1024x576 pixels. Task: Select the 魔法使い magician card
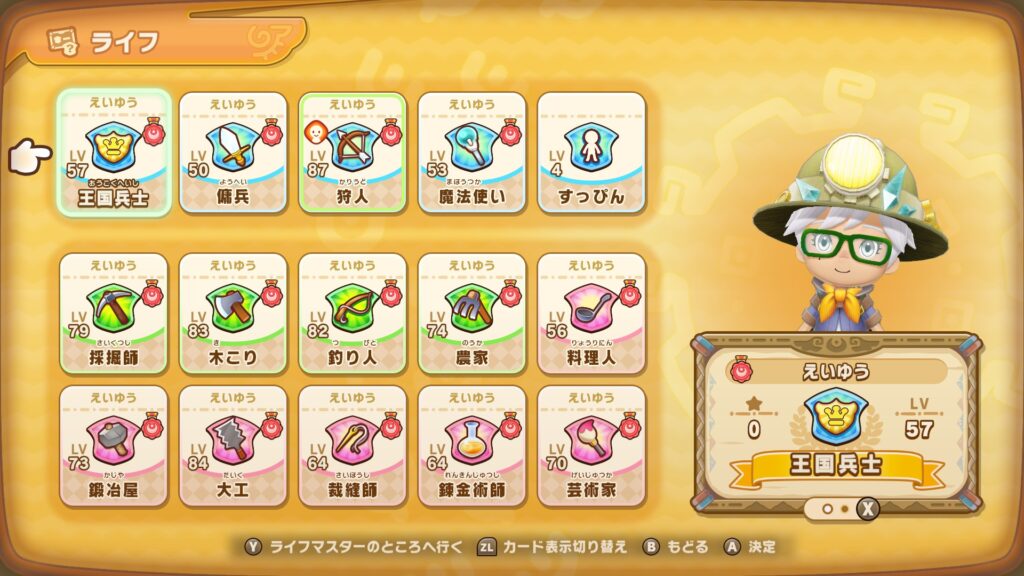click(472, 152)
